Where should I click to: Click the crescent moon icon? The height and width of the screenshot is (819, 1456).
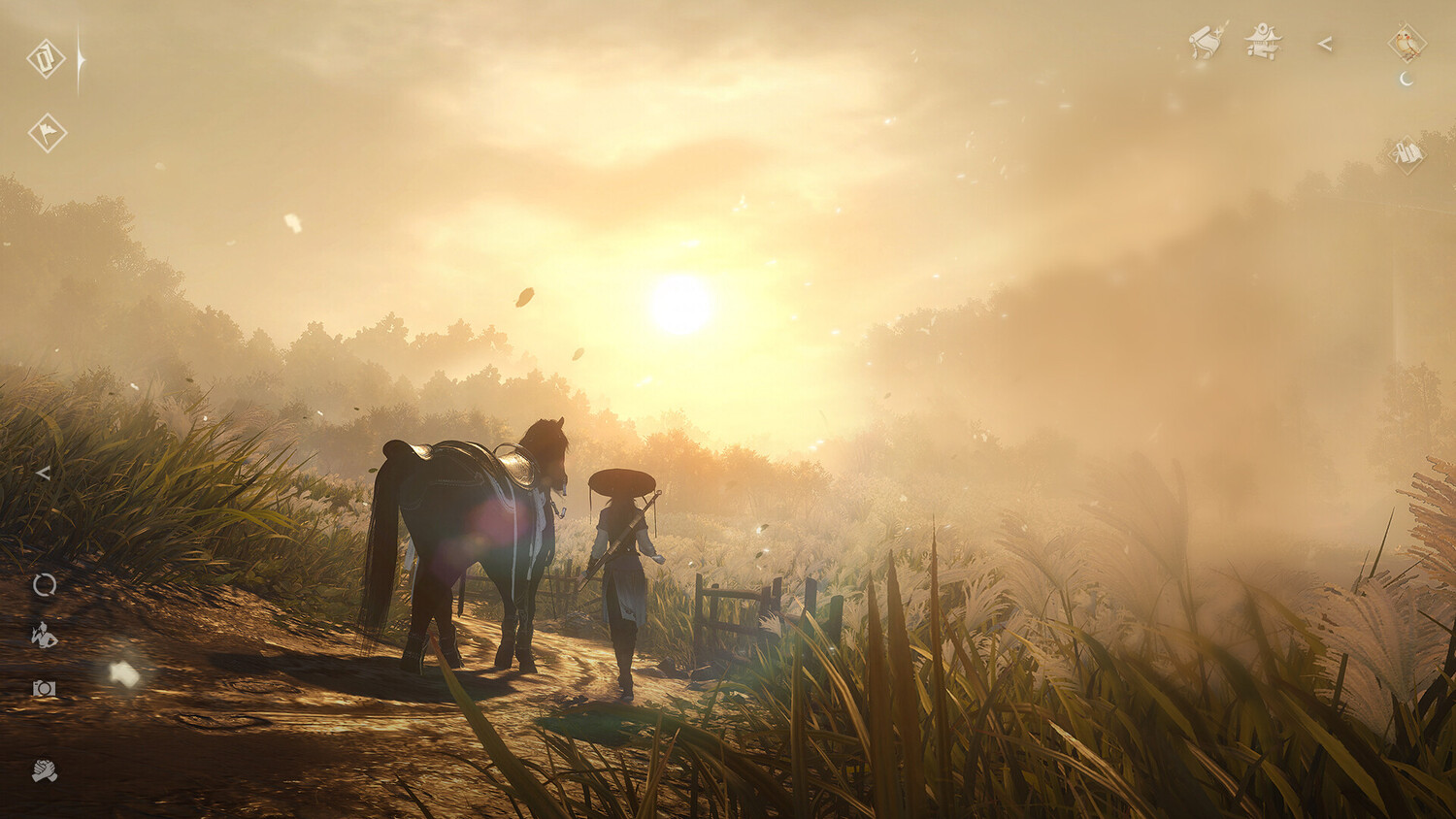tap(1406, 80)
